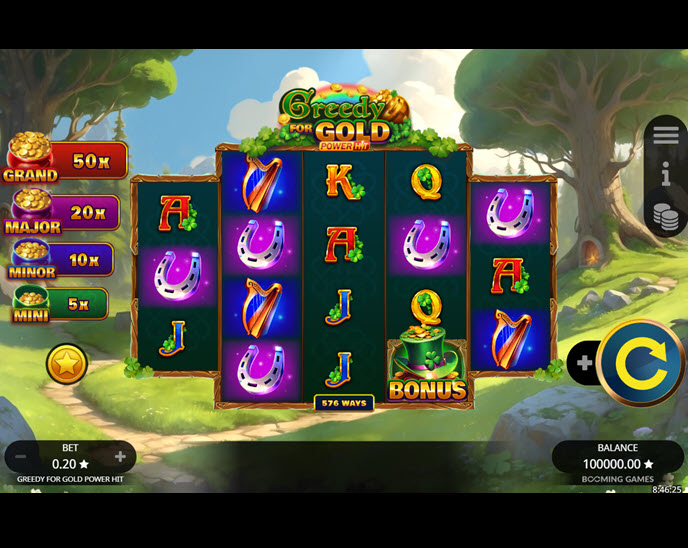Spin the reels with the yellow arrow button
Viewport: 688px width, 548px height.
641,363
